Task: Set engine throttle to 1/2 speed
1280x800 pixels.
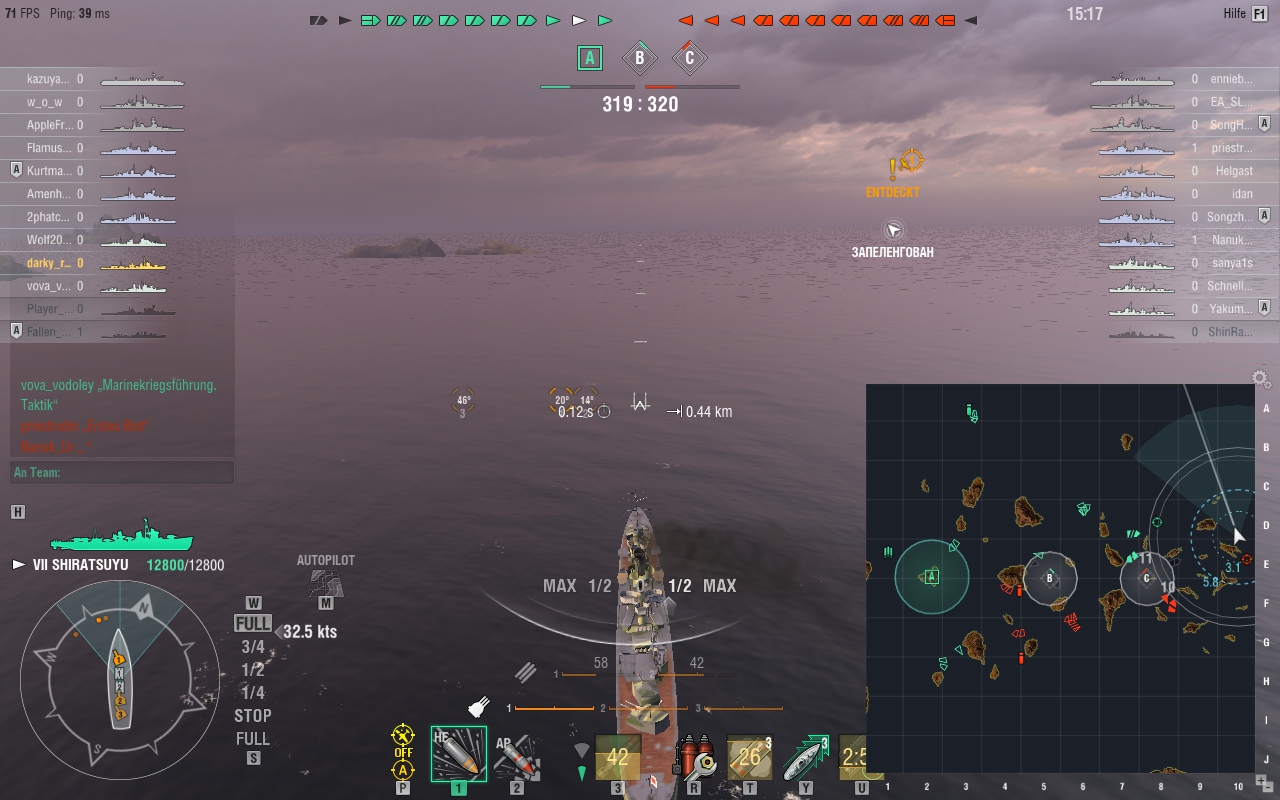Action: pos(253,670)
